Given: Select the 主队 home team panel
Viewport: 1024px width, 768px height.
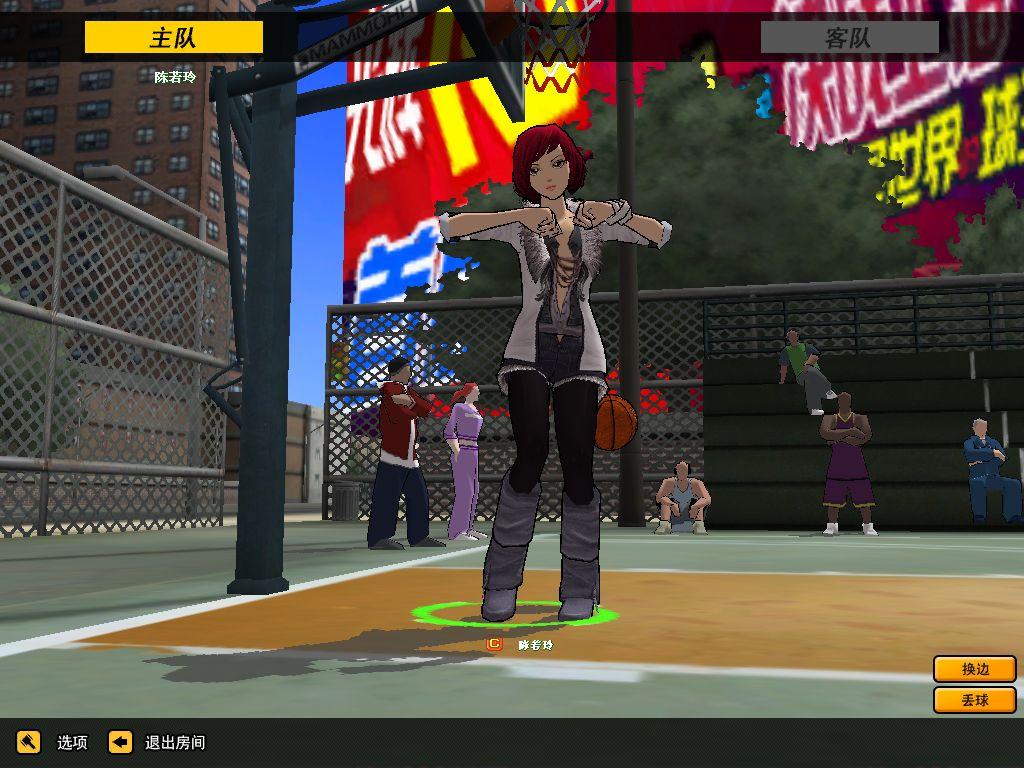Looking at the screenshot, I should click(x=174, y=38).
